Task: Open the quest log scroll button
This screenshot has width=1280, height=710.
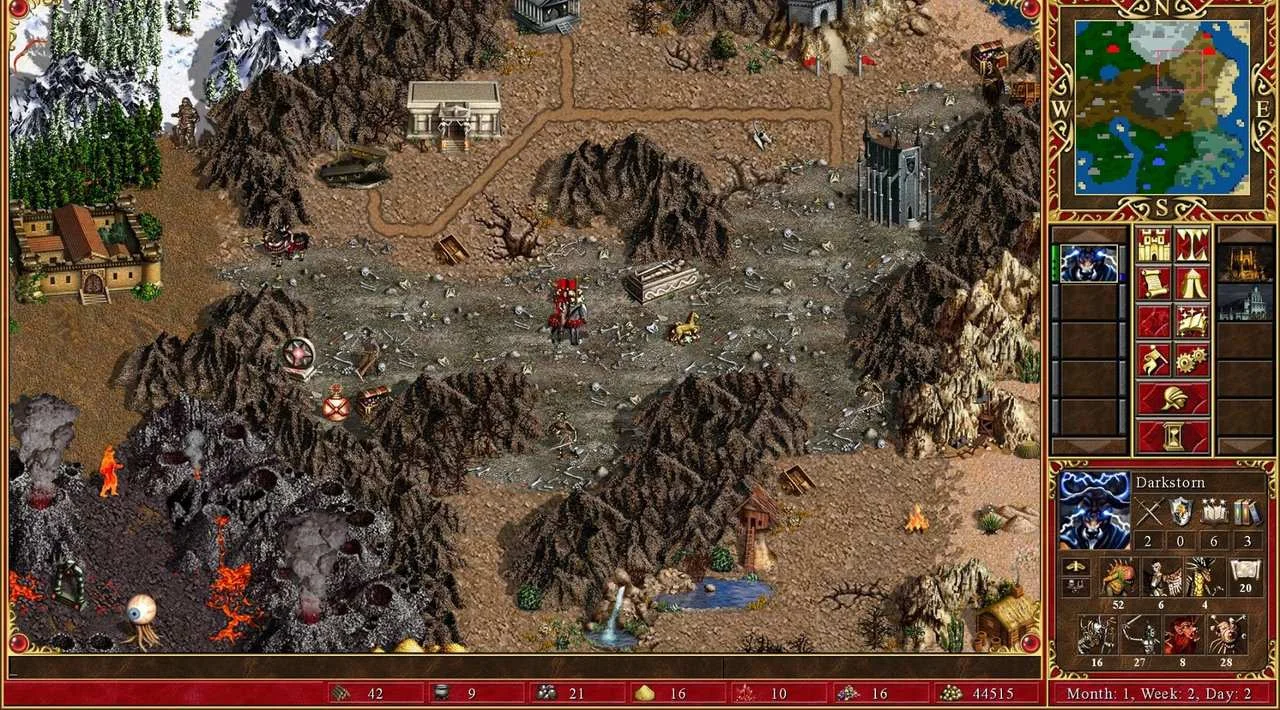Action: coord(1152,284)
